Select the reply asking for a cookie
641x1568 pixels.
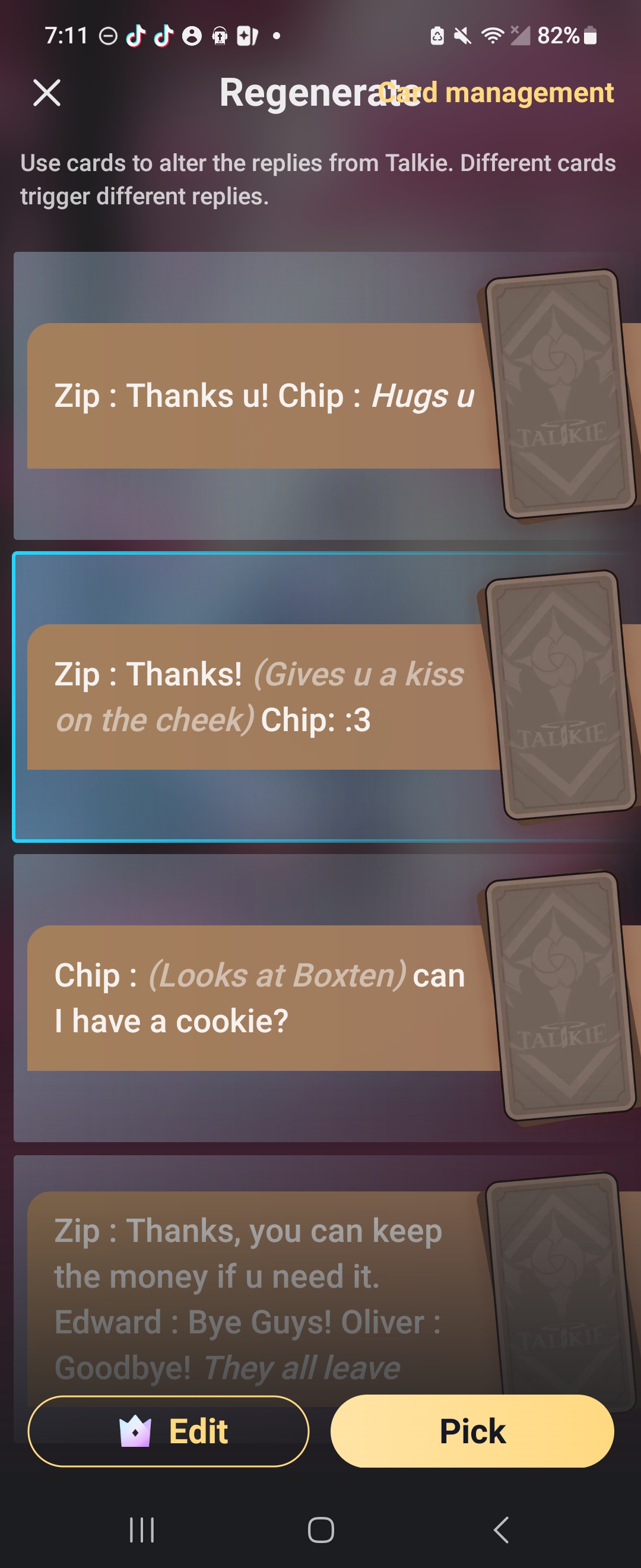263,998
